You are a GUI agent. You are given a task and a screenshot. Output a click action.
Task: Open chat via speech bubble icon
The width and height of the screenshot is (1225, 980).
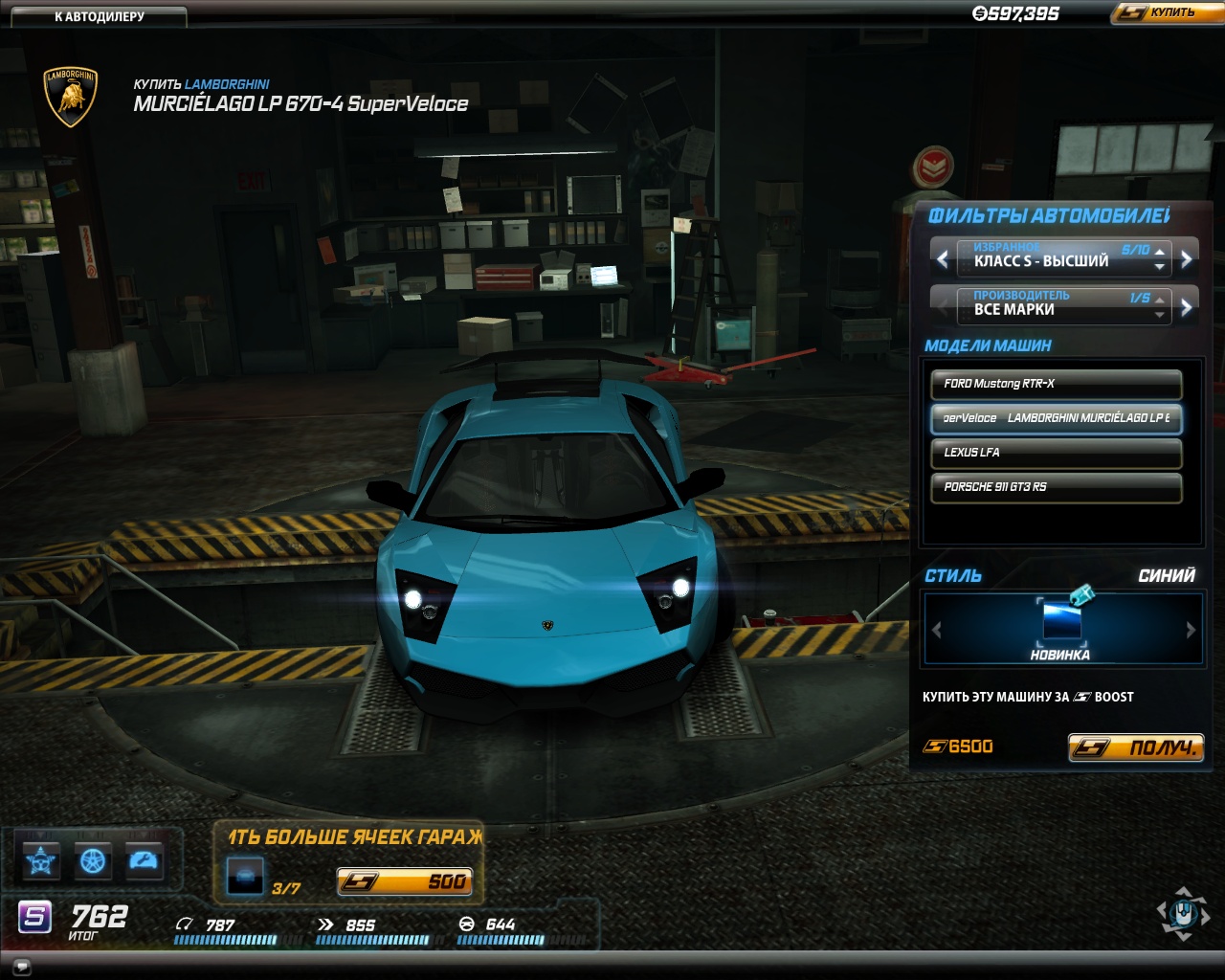[22, 966]
